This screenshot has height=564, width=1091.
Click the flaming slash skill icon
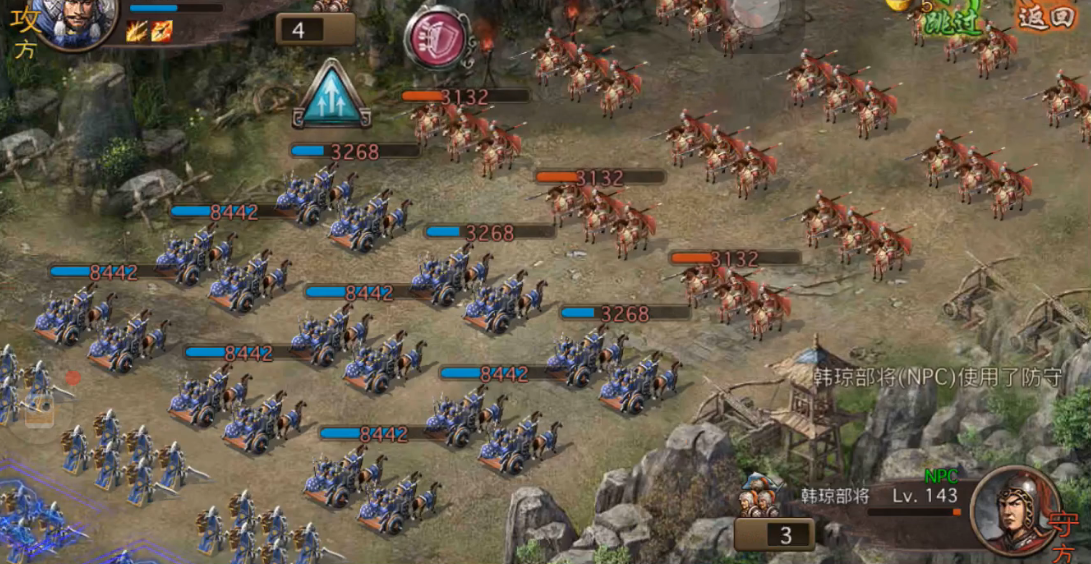[x=137, y=32]
